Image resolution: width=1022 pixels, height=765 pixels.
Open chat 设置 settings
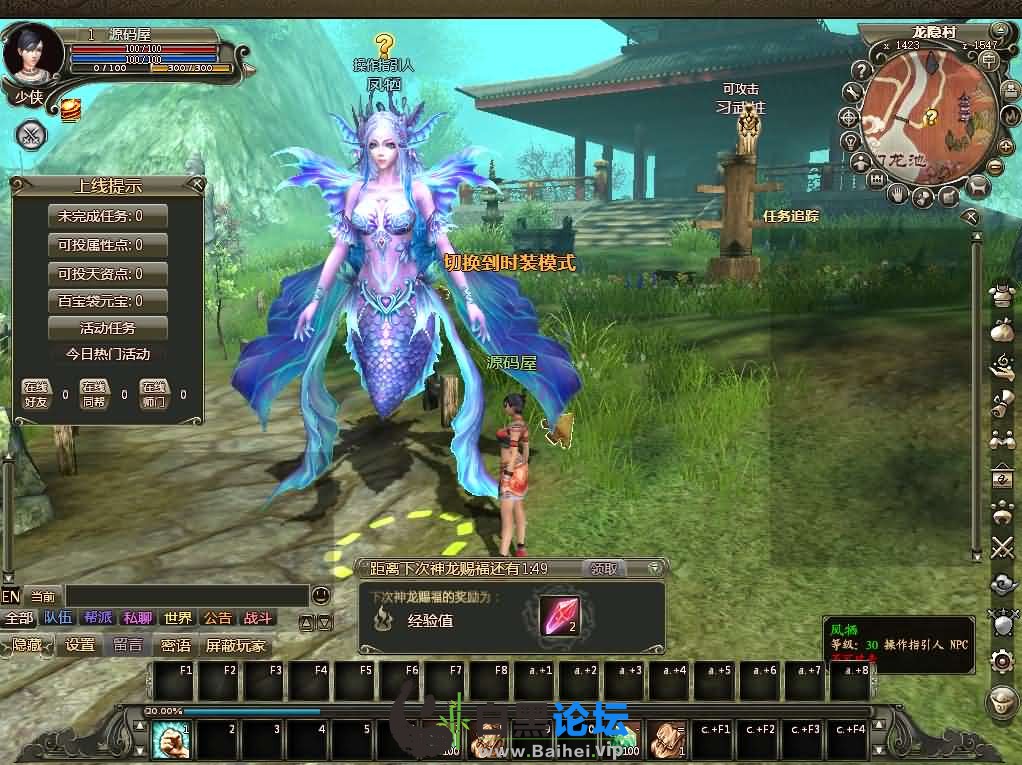(x=81, y=645)
